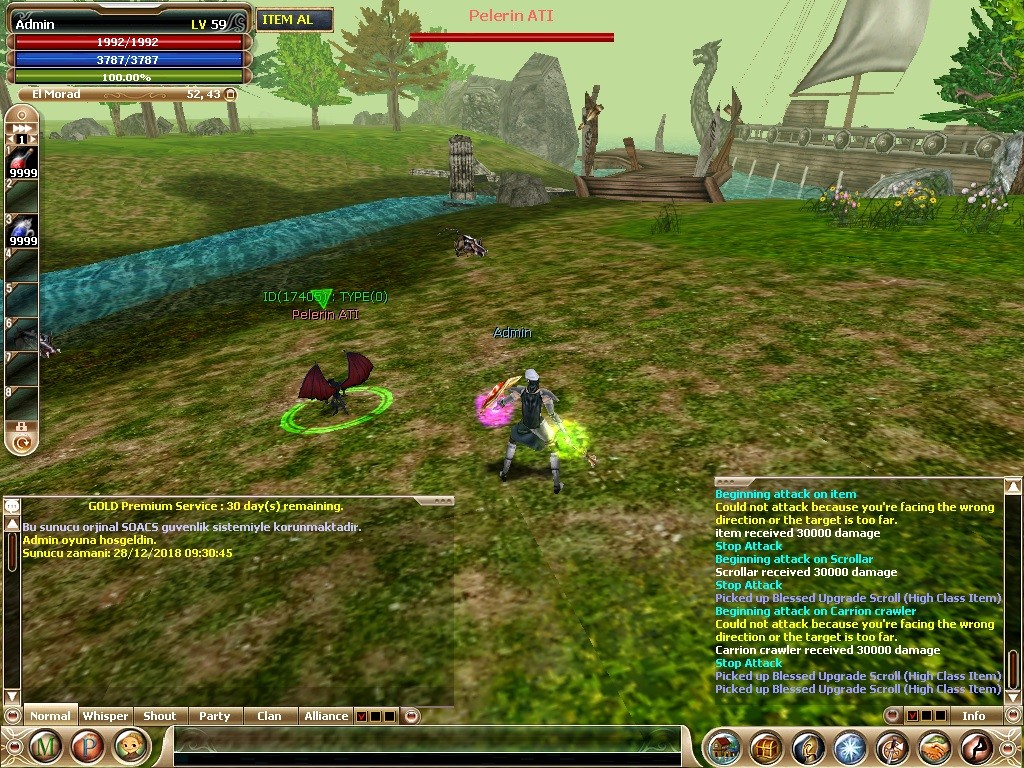Switch to the Clan chat tab
The width and height of the screenshot is (1024, 768).
(269, 716)
